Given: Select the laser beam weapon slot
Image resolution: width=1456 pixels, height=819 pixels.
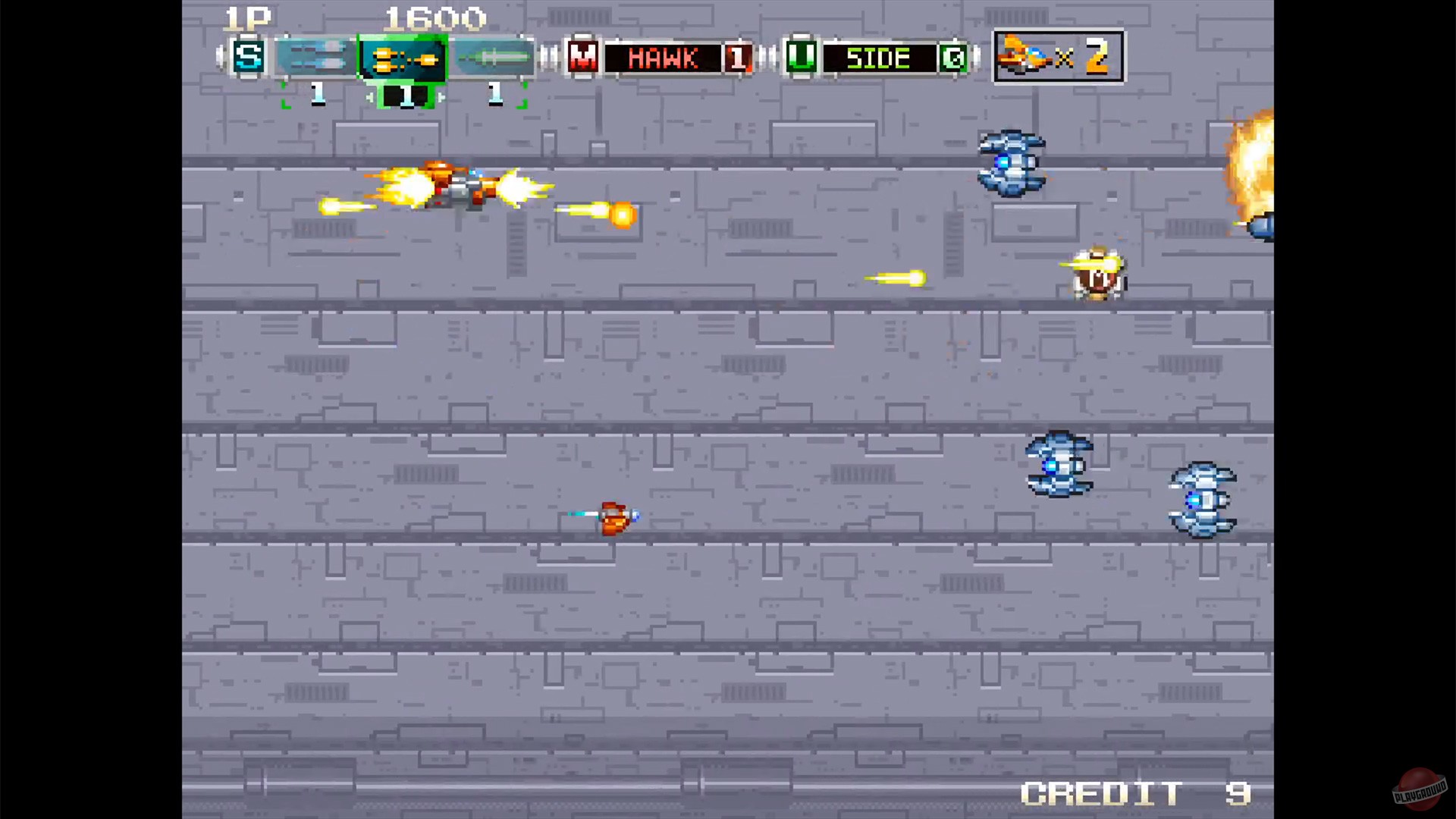Looking at the screenshot, I should click(x=493, y=57).
